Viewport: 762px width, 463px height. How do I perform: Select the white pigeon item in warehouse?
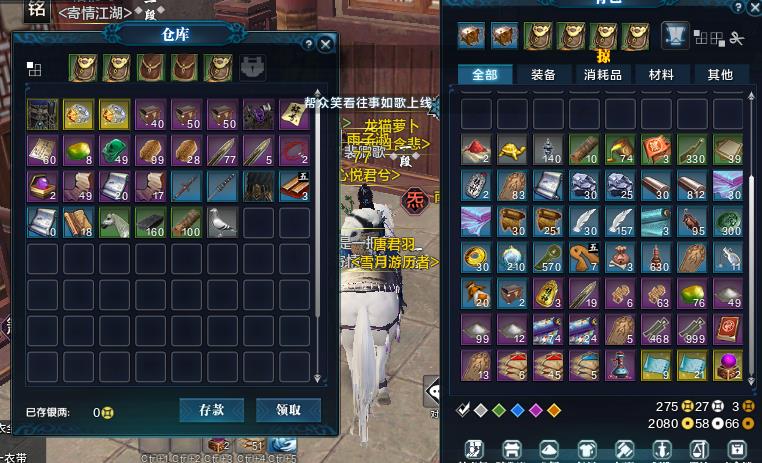222,221
